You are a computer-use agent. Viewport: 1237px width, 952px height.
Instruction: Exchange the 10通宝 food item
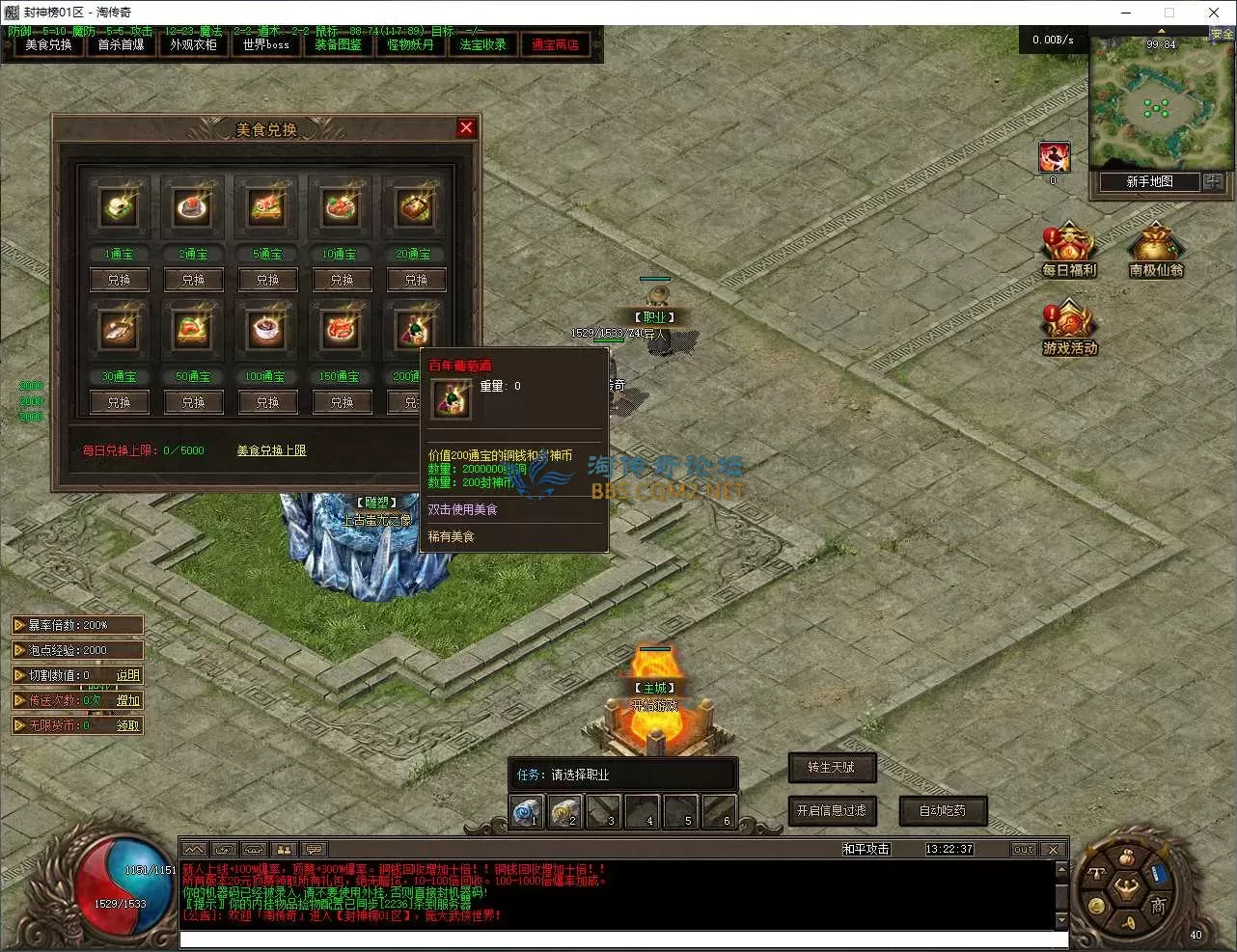(x=342, y=280)
